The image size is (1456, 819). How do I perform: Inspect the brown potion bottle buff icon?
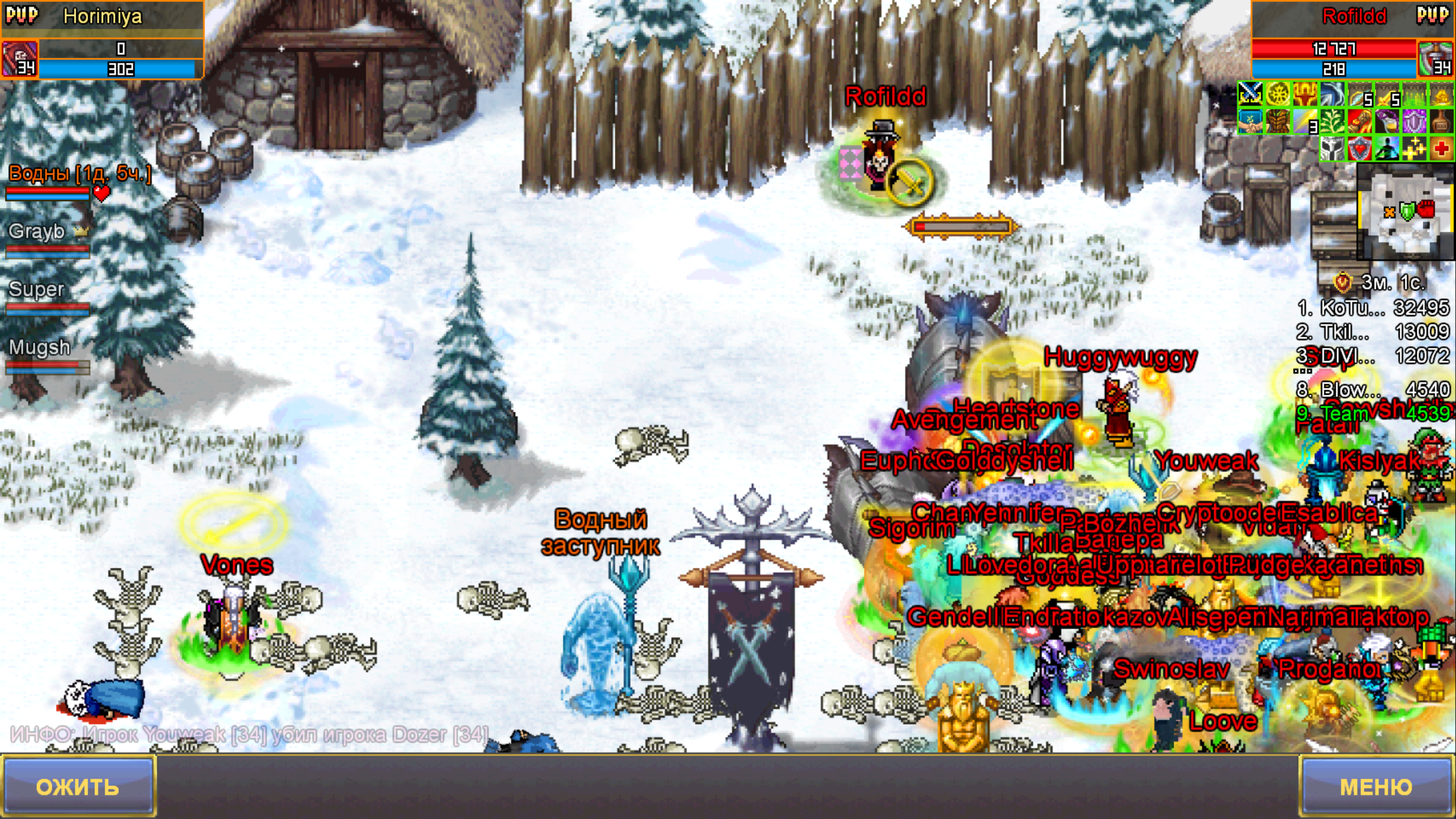1442,121
